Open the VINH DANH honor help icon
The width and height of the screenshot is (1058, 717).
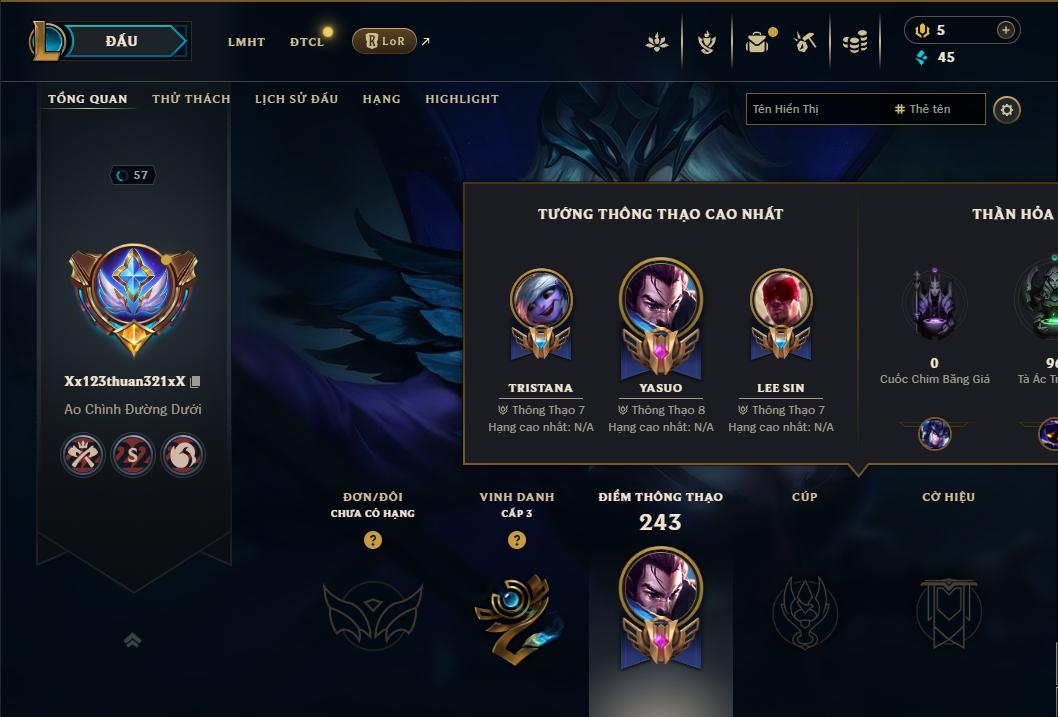pyautogui.click(x=517, y=540)
